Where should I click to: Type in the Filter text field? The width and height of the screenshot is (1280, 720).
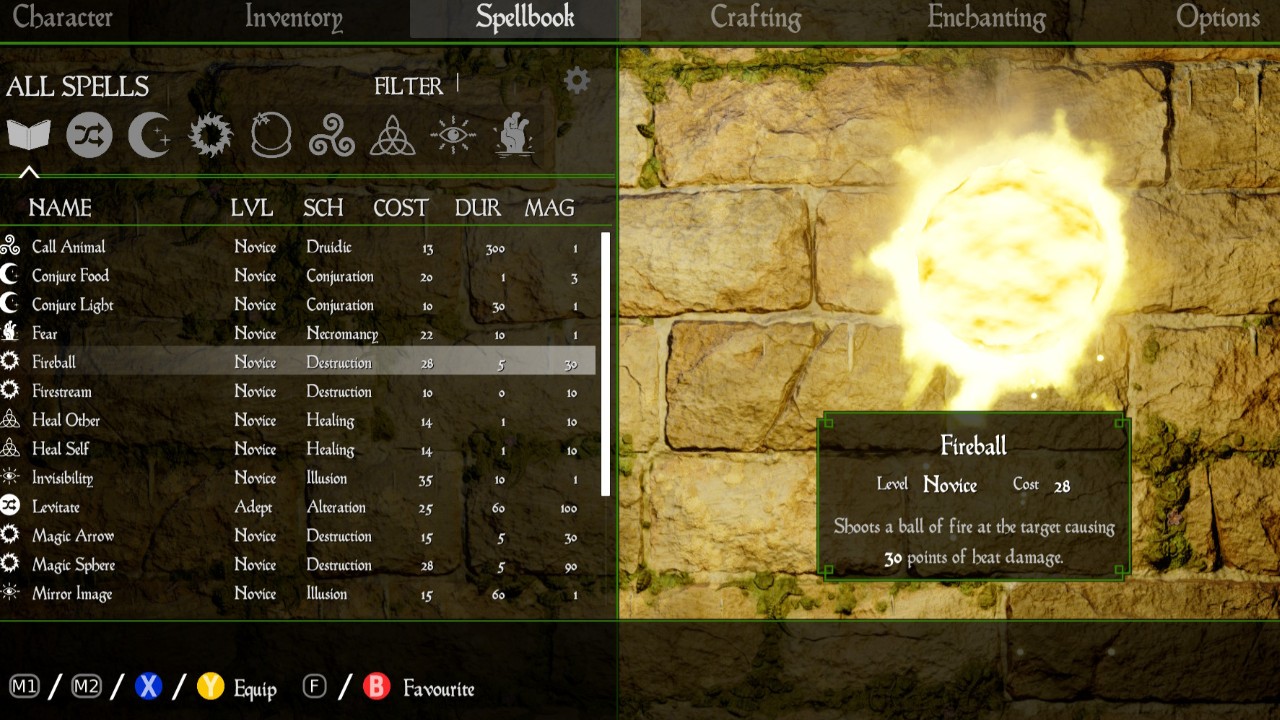[x=500, y=85]
